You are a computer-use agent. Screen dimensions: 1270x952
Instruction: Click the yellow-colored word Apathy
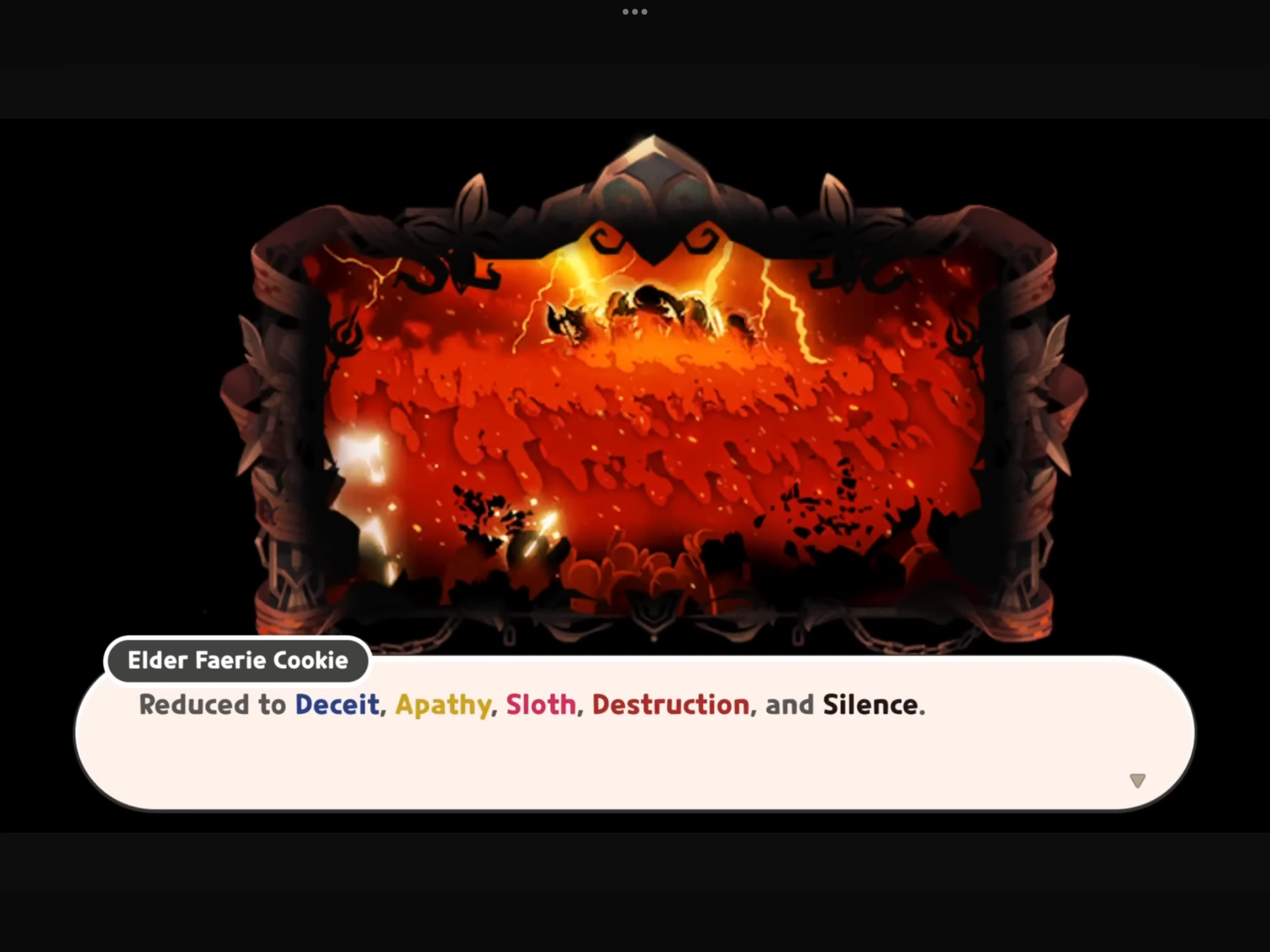click(x=443, y=704)
